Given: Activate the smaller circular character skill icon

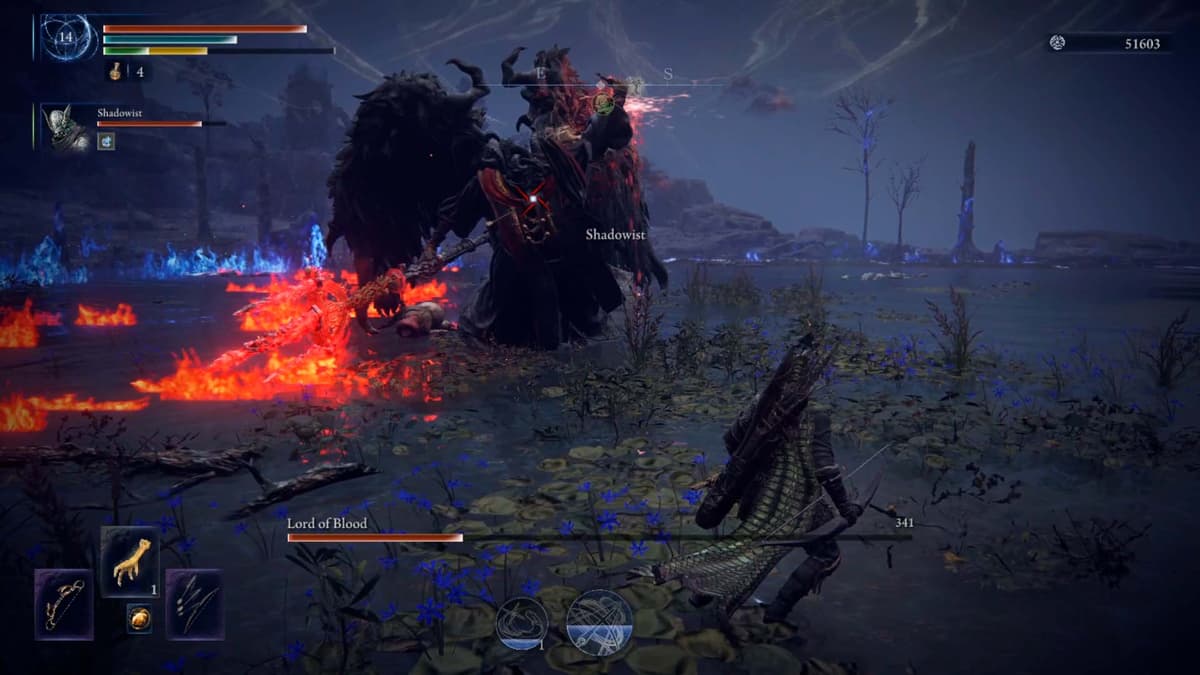Looking at the screenshot, I should [x=522, y=621].
